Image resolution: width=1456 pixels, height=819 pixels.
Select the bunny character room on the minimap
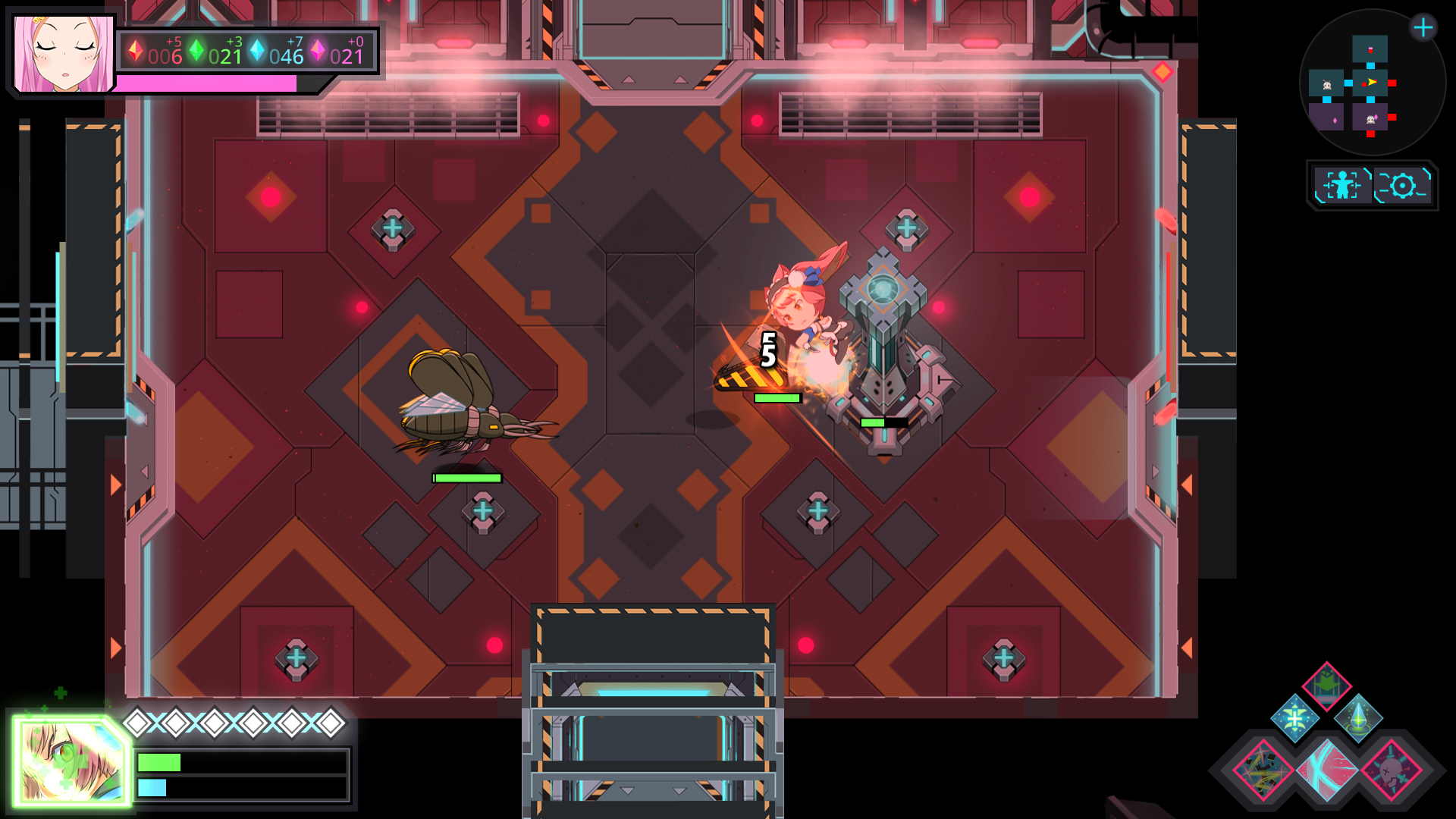coord(1326,83)
